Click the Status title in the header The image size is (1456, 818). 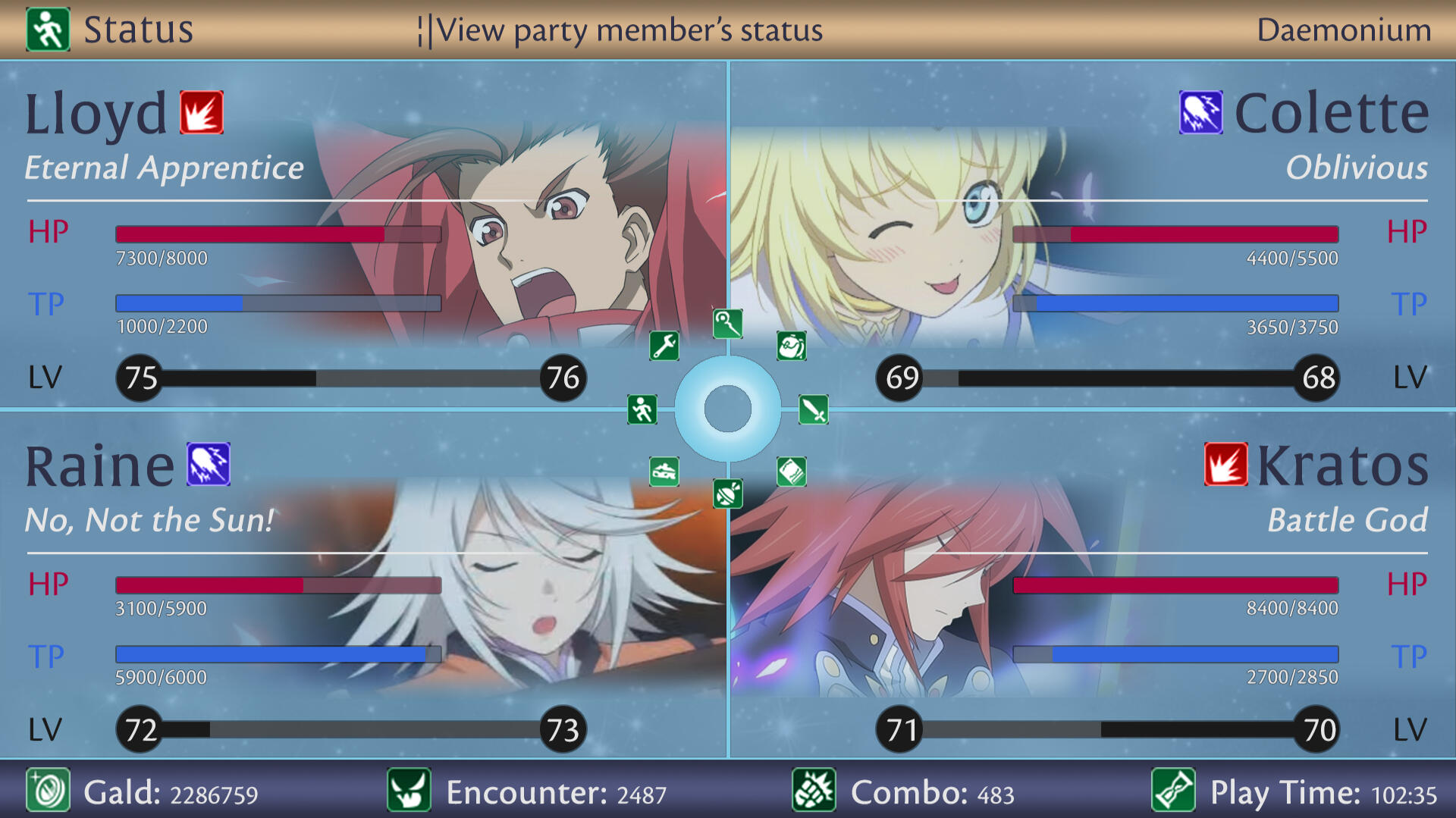[x=139, y=29]
